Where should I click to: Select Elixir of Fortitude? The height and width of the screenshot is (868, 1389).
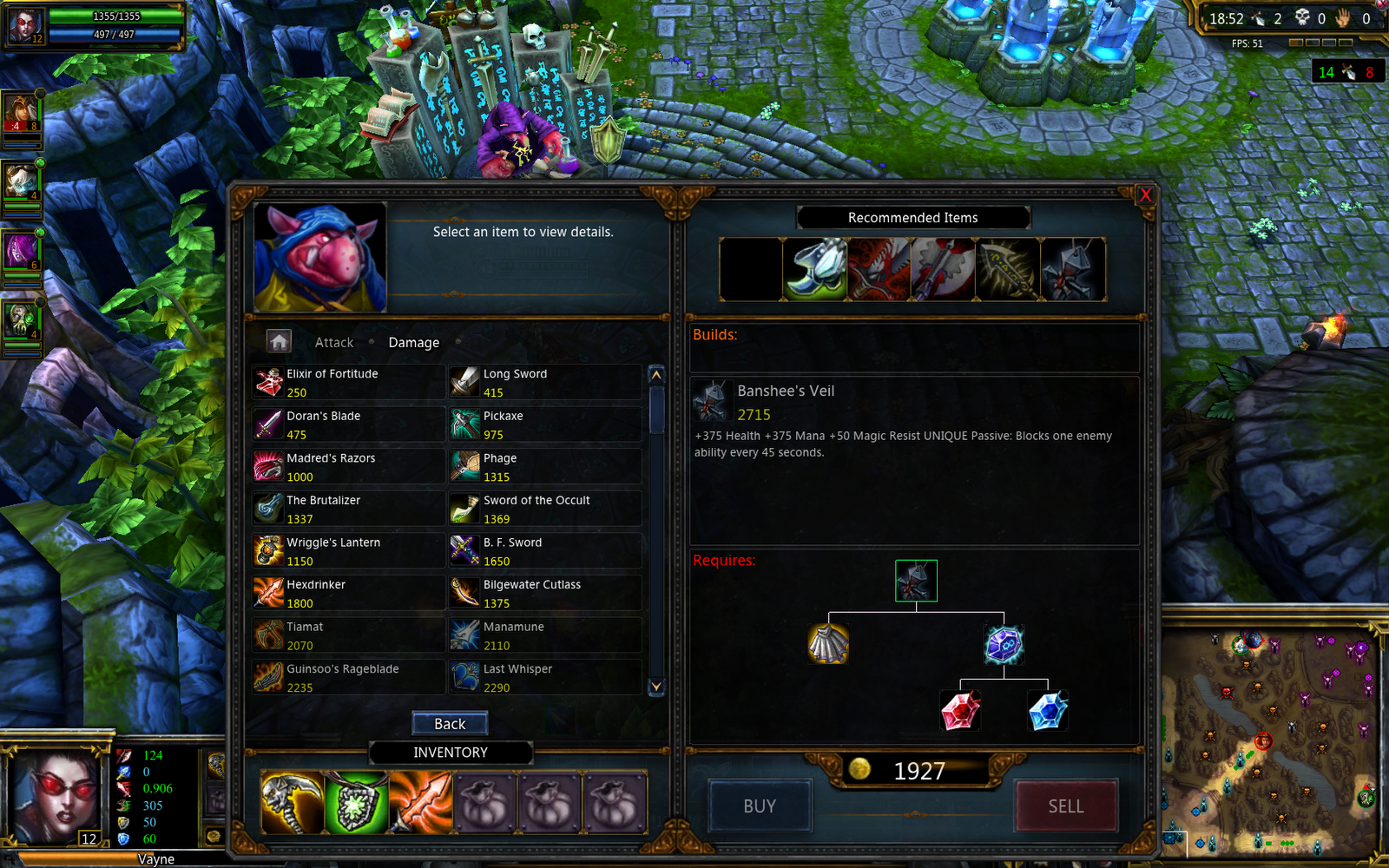pos(348,383)
